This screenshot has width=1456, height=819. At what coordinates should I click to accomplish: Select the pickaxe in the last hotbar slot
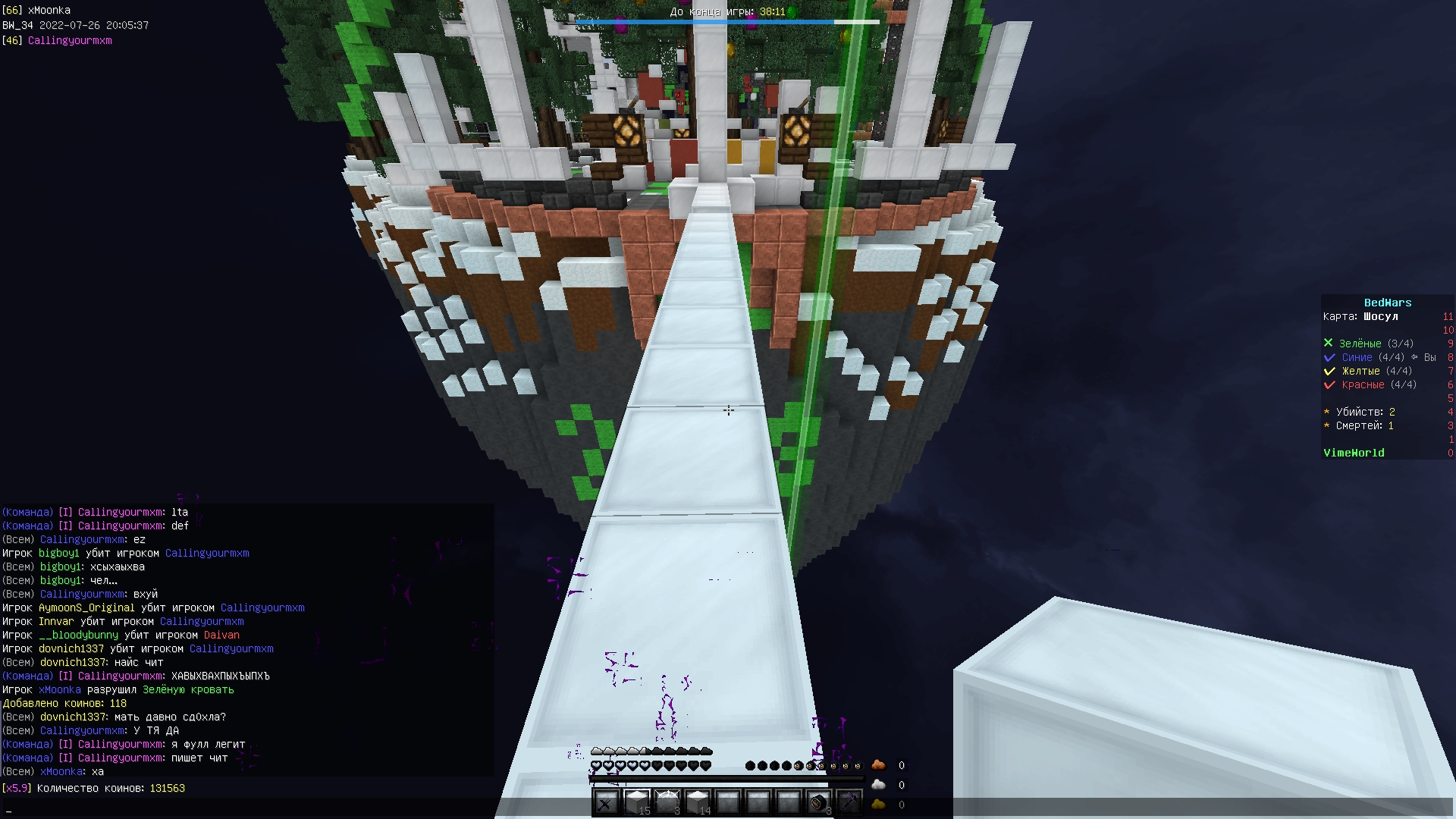click(848, 800)
